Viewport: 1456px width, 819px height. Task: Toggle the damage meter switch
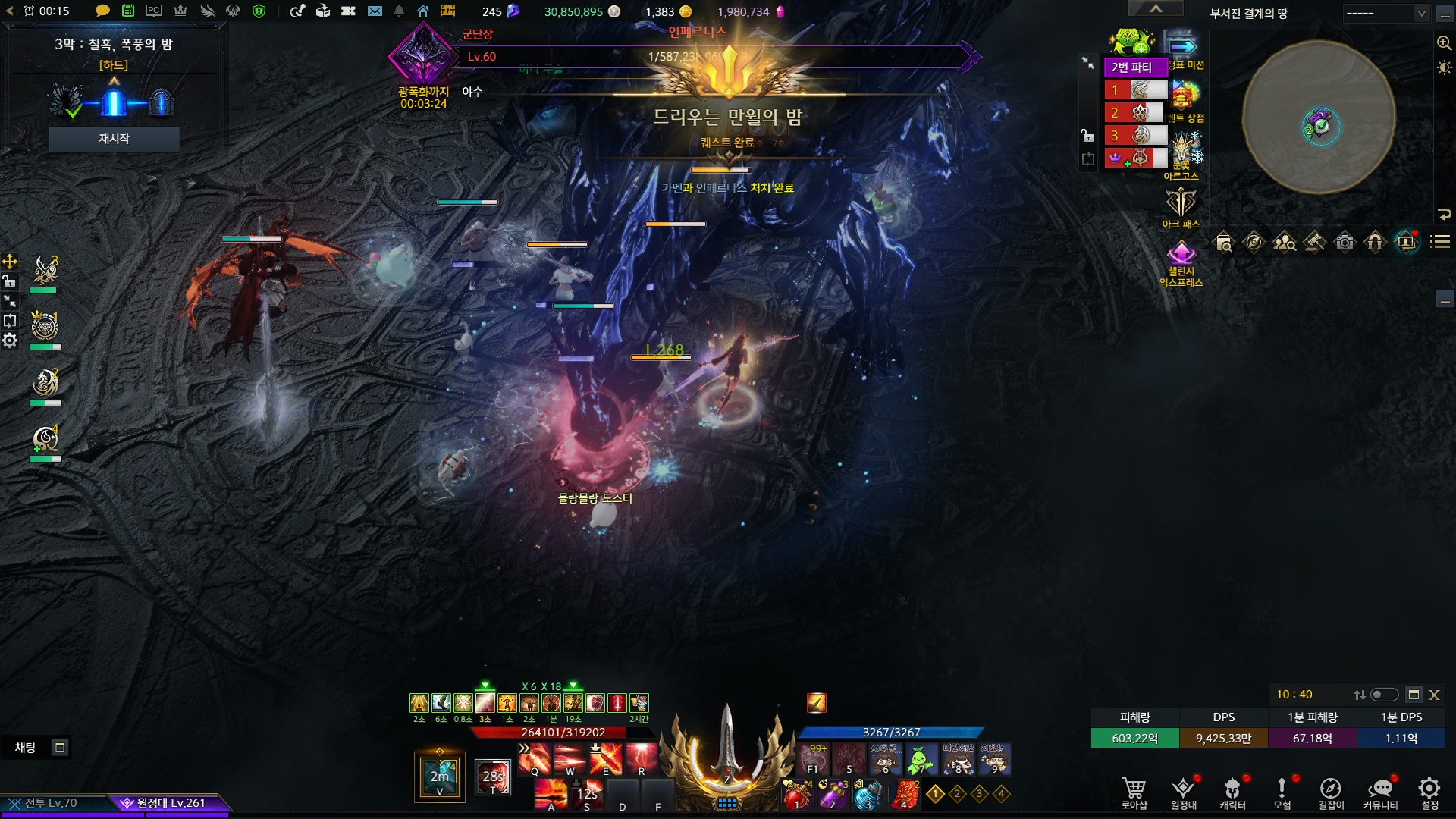1384,695
